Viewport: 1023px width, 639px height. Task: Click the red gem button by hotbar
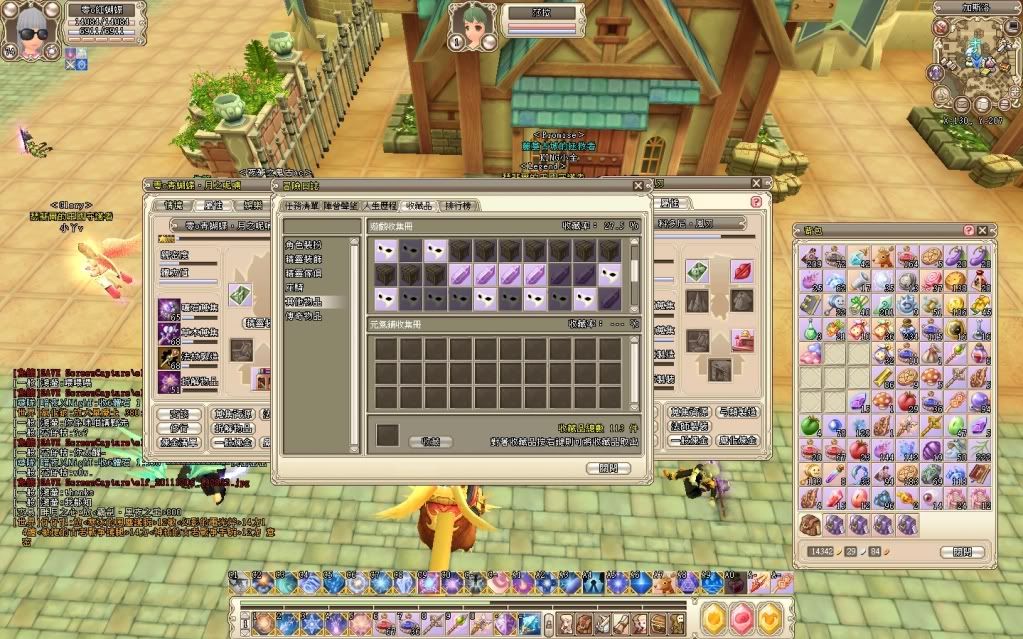click(x=741, y=619)
